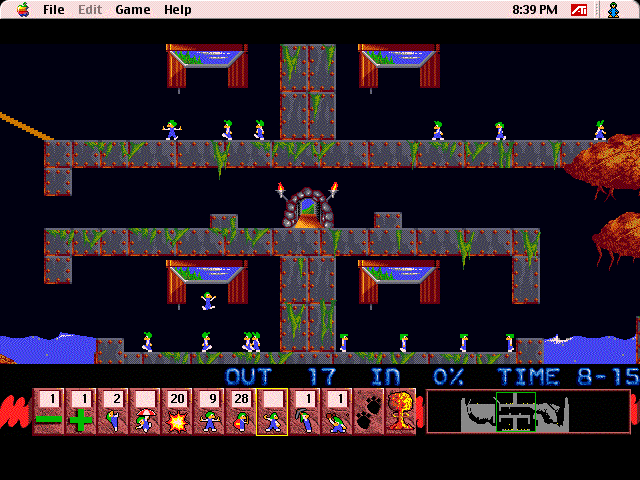This screenshot has width=640, height=480.
Task: Open the Game menu
Action: (x=132, y=10)
